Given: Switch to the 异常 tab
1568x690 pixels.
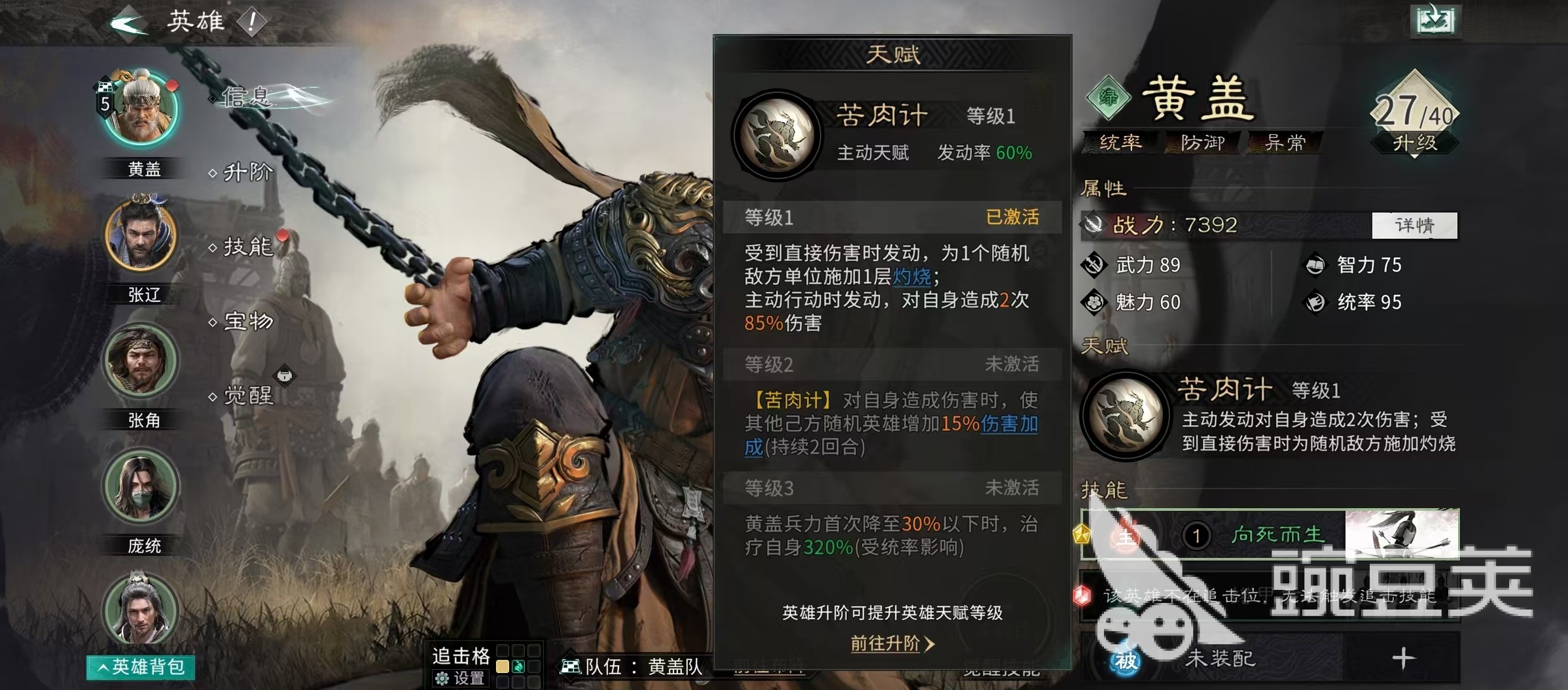Looking at the screenshot, I should pos(1285,144).
